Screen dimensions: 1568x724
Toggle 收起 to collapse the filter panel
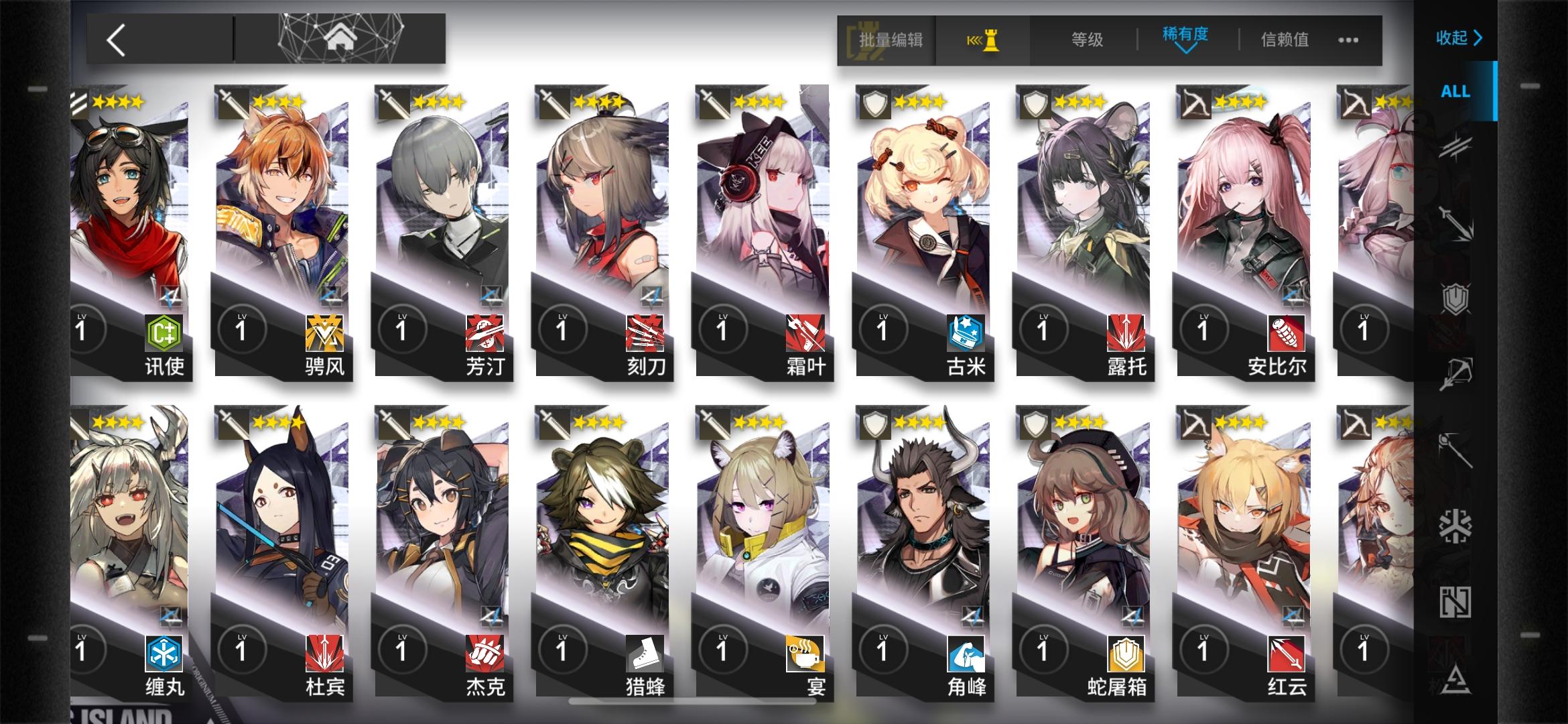(x=1457, y=38)
